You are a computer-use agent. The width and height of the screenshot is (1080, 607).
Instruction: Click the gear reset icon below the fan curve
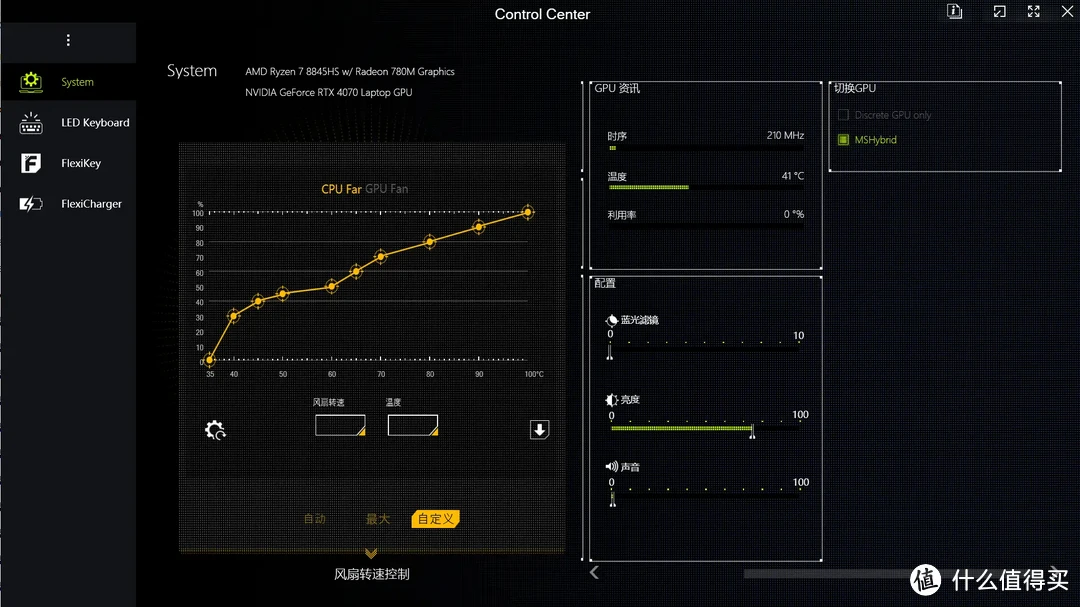coord(215,430)
